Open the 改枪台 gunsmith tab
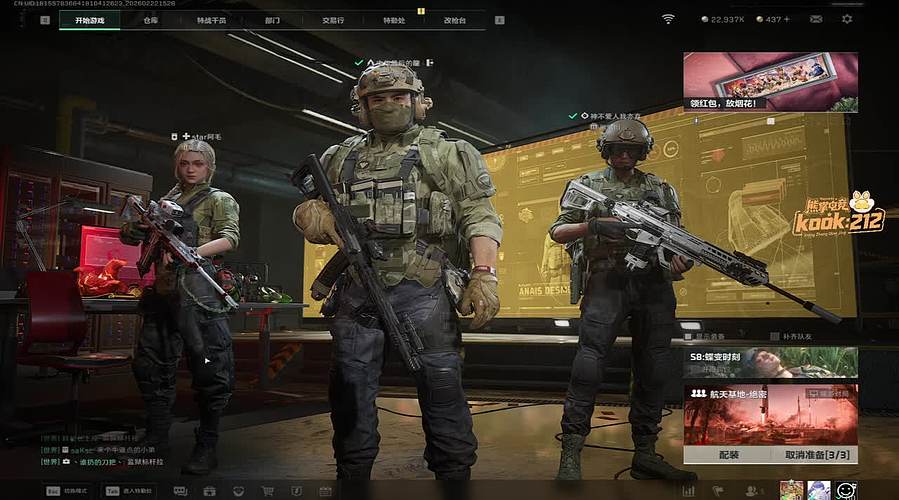 click(x=455, y=19)
